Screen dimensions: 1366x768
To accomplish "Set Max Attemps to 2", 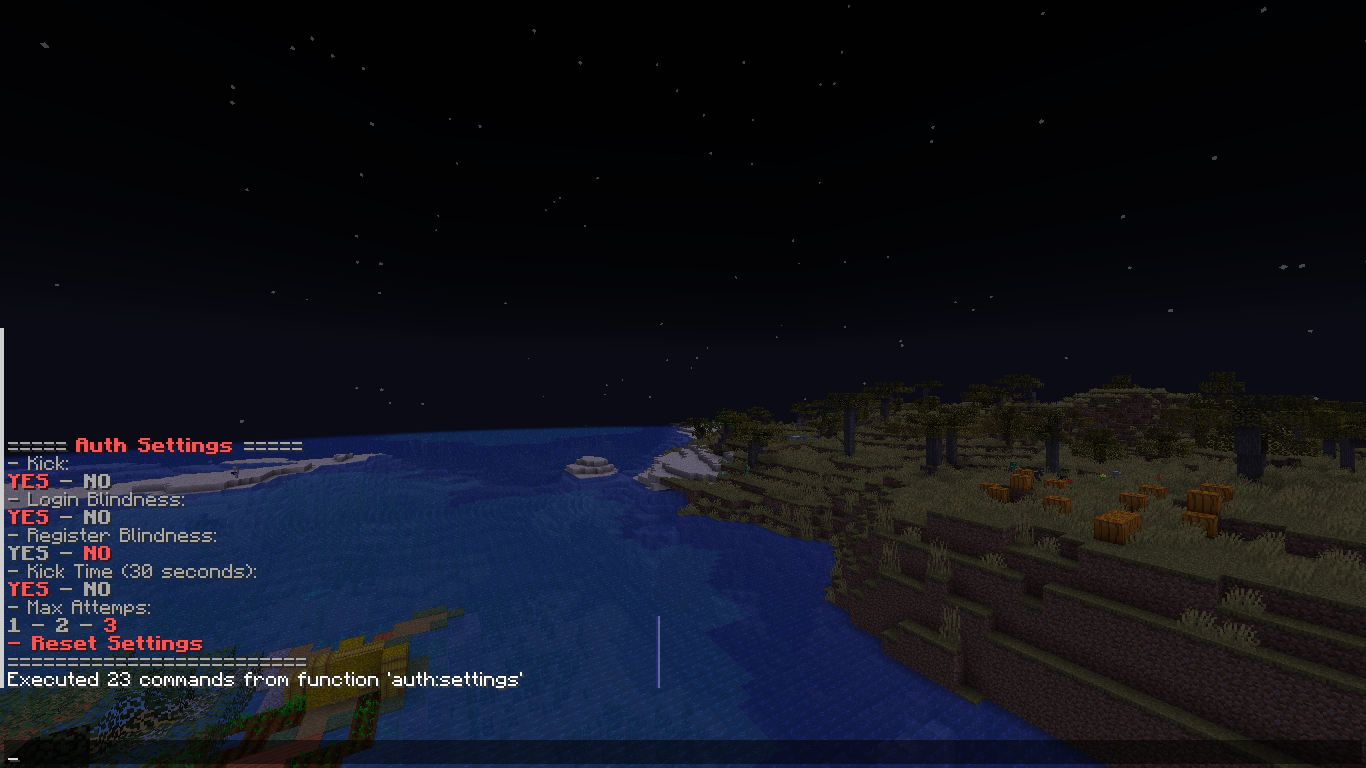I will coord(60,625).
